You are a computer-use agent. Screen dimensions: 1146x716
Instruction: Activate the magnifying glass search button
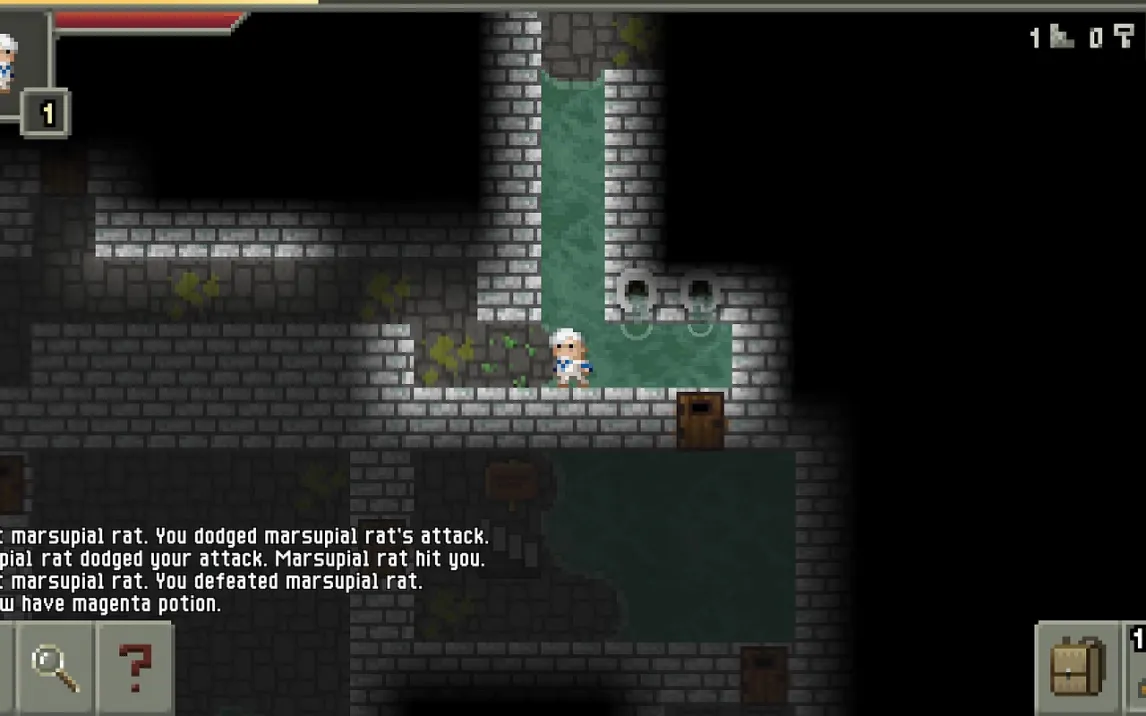pos(54,668)
